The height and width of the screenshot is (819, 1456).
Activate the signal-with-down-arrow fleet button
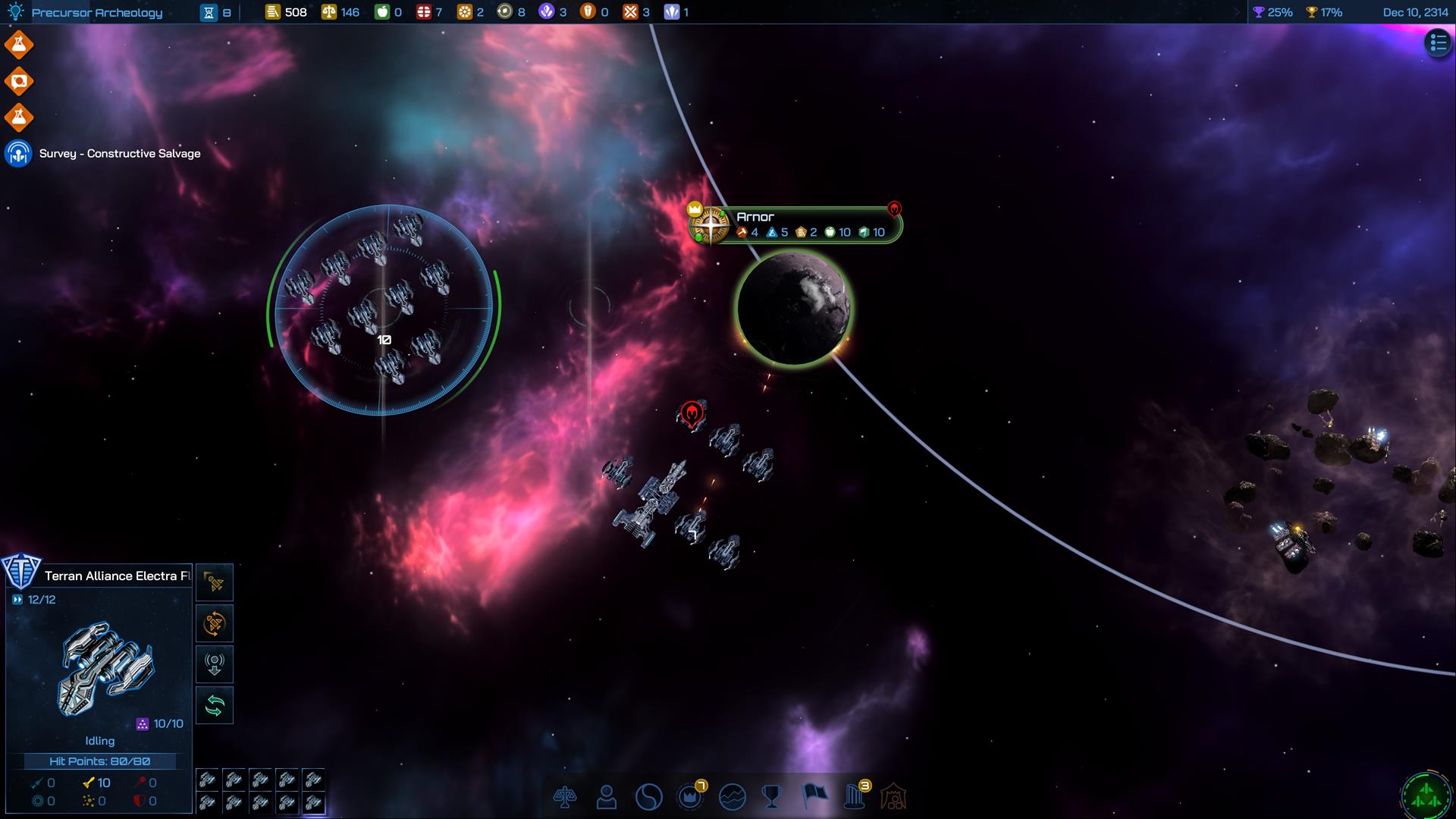click(215, 664)
